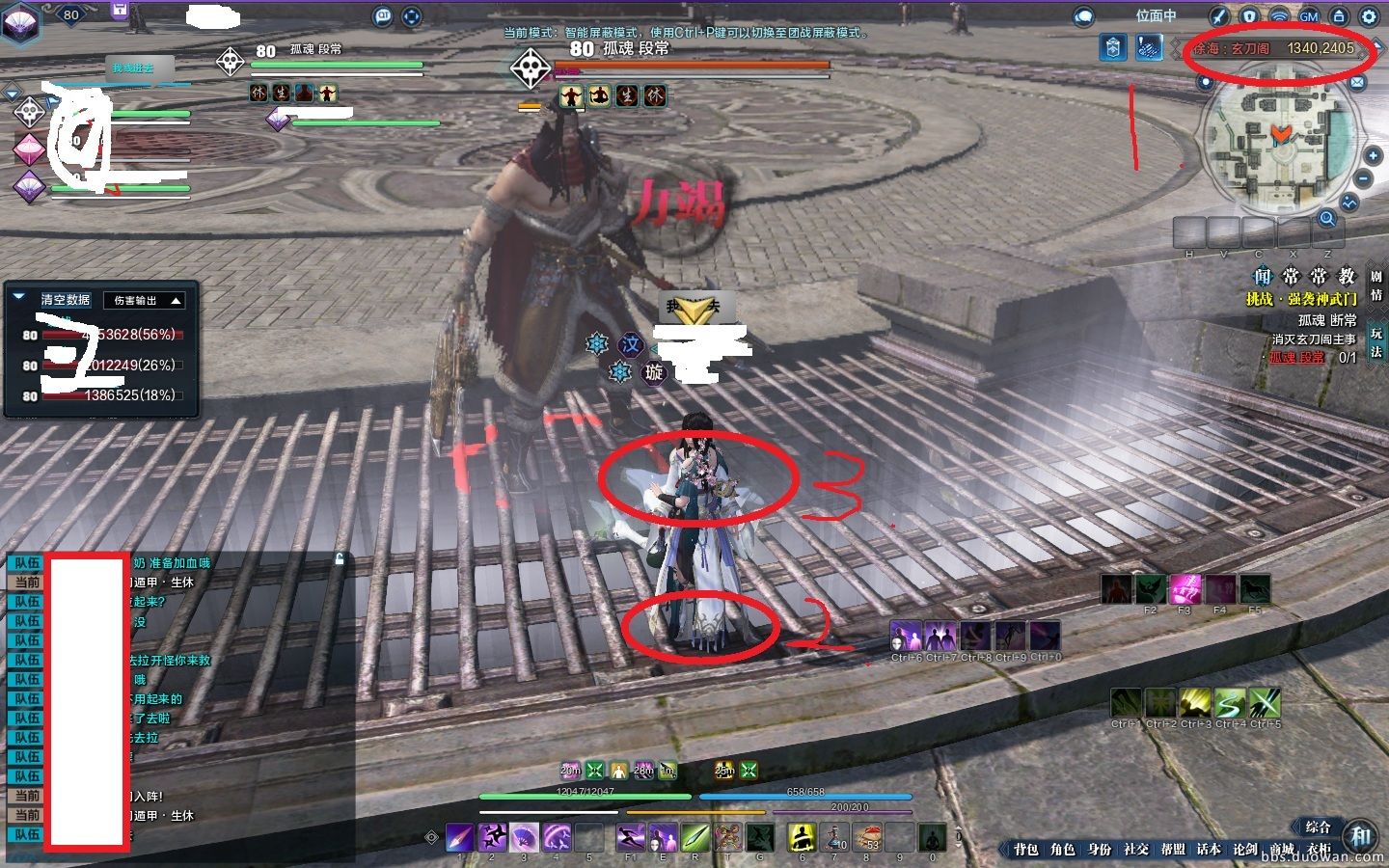Open the 背包 bag menu
1389x868 pixels.
pos(1025,849)
